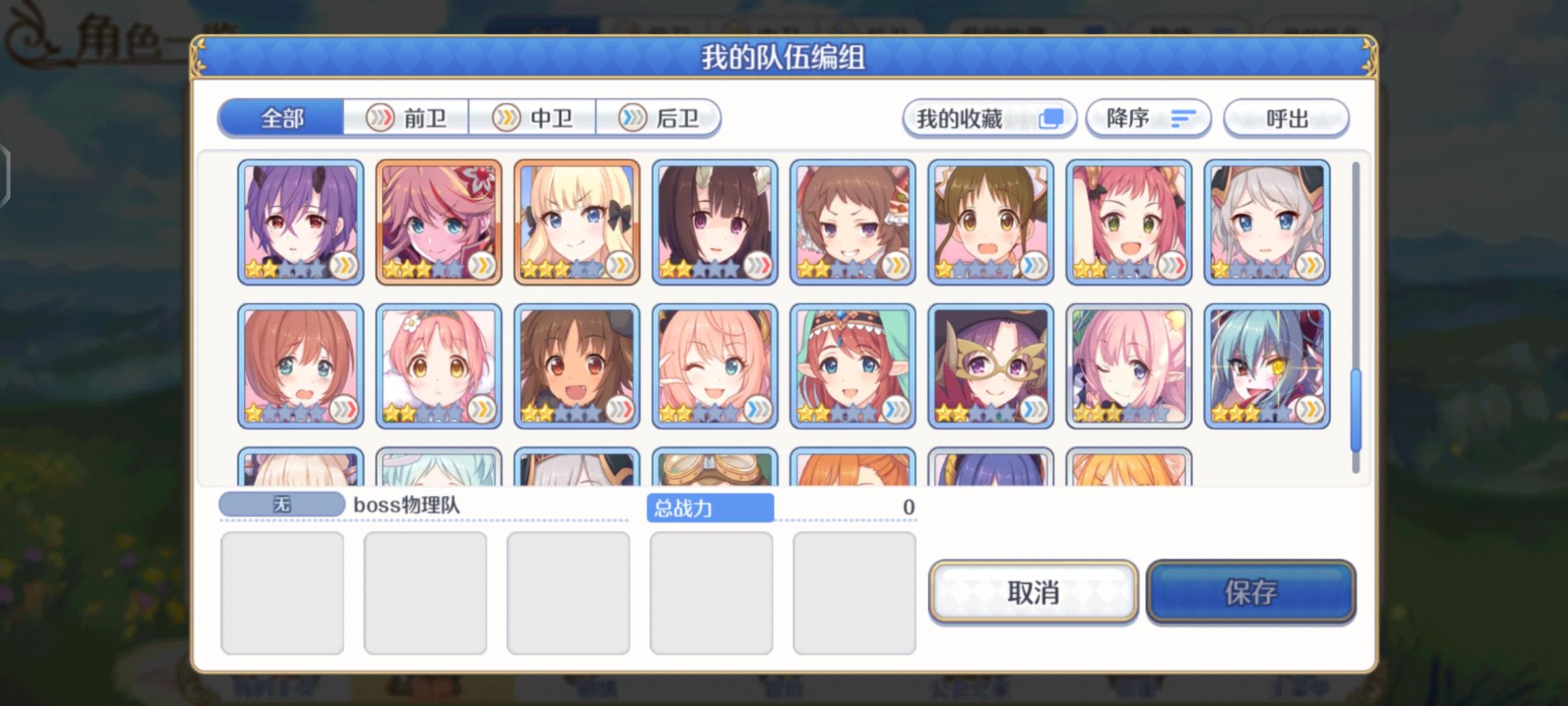This screenshot has height=706, width=1568.
Task: Switch to the 全部 tab
Action: tap(281, 118)
